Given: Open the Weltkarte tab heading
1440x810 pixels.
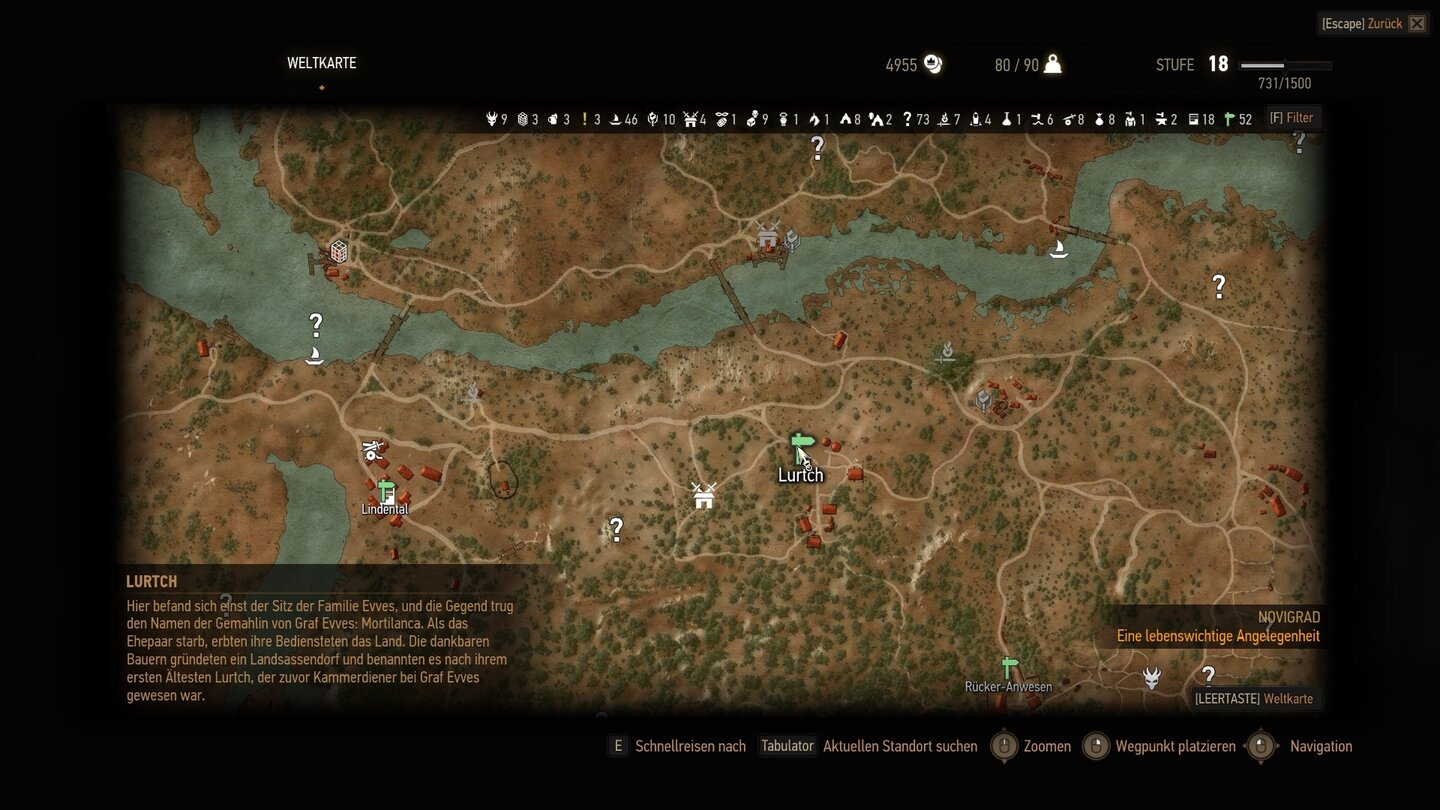Looking at the screenshot, I should 321,63.
